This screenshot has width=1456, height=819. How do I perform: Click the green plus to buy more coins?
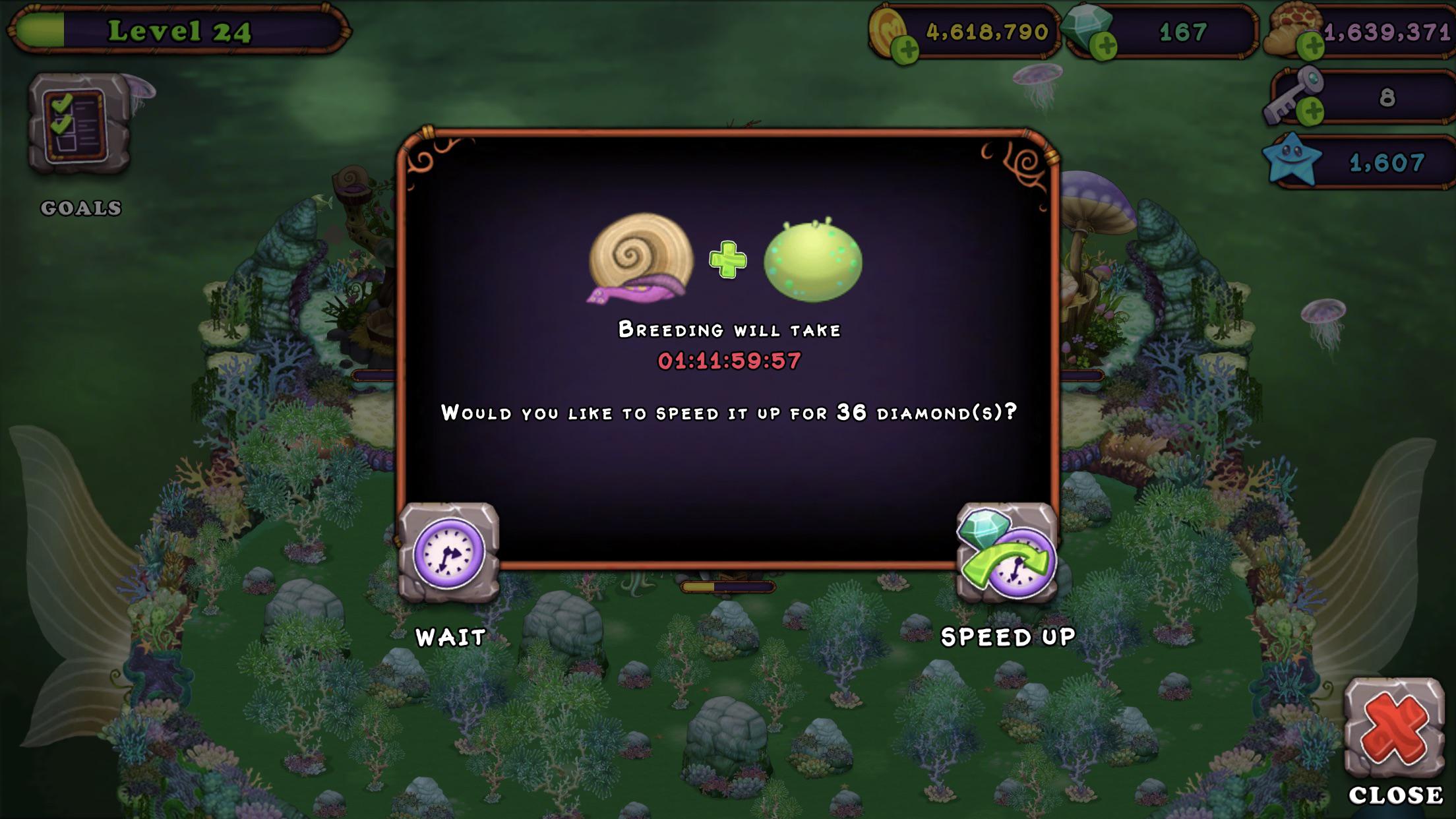click(x=905, y=48)
